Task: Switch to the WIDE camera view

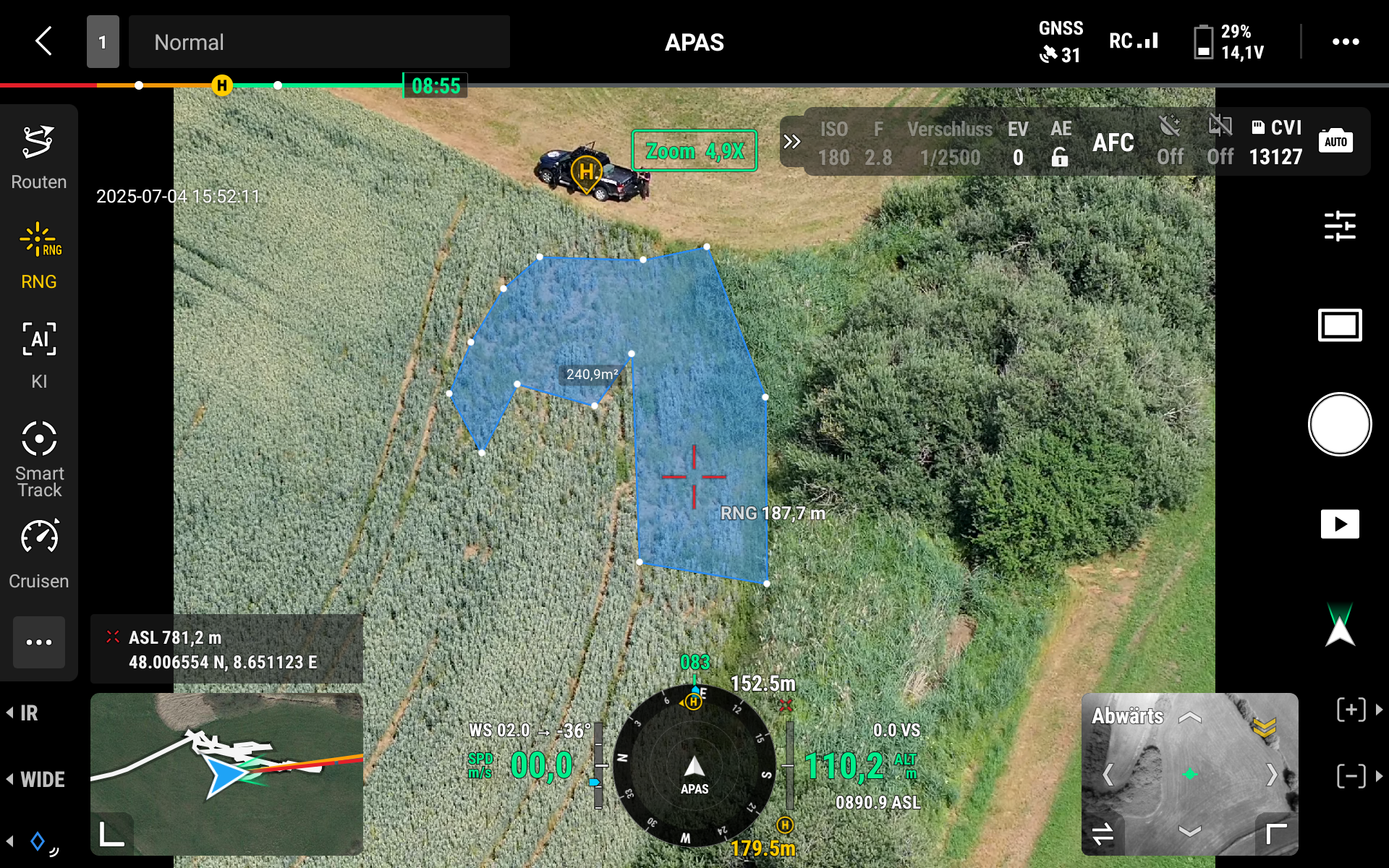Action: 39,779
